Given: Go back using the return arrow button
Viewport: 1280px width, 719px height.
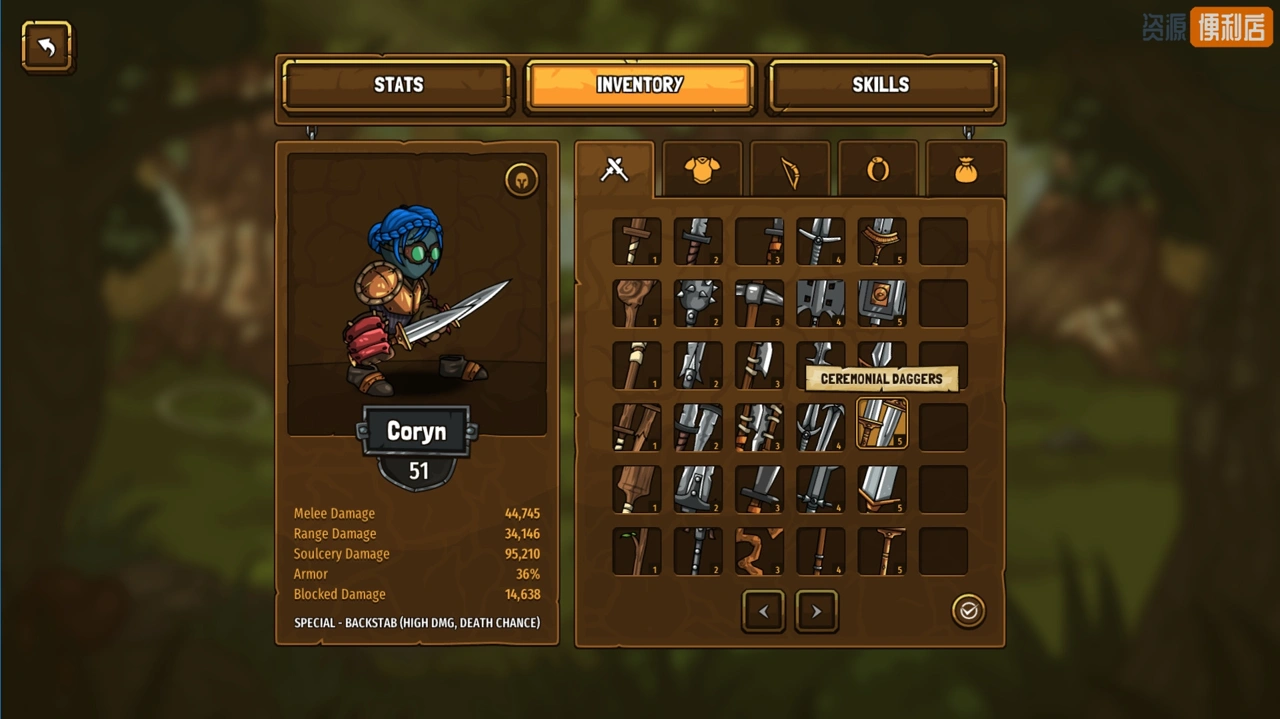Looking at the screenshot, I should click(47, 46).
